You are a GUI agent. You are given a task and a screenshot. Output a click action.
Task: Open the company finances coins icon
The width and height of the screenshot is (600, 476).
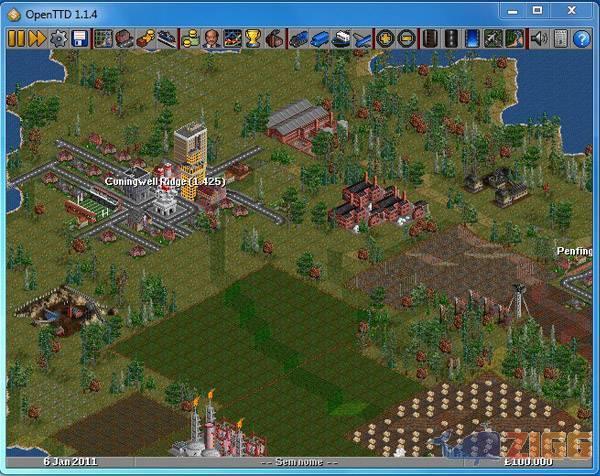189,39
